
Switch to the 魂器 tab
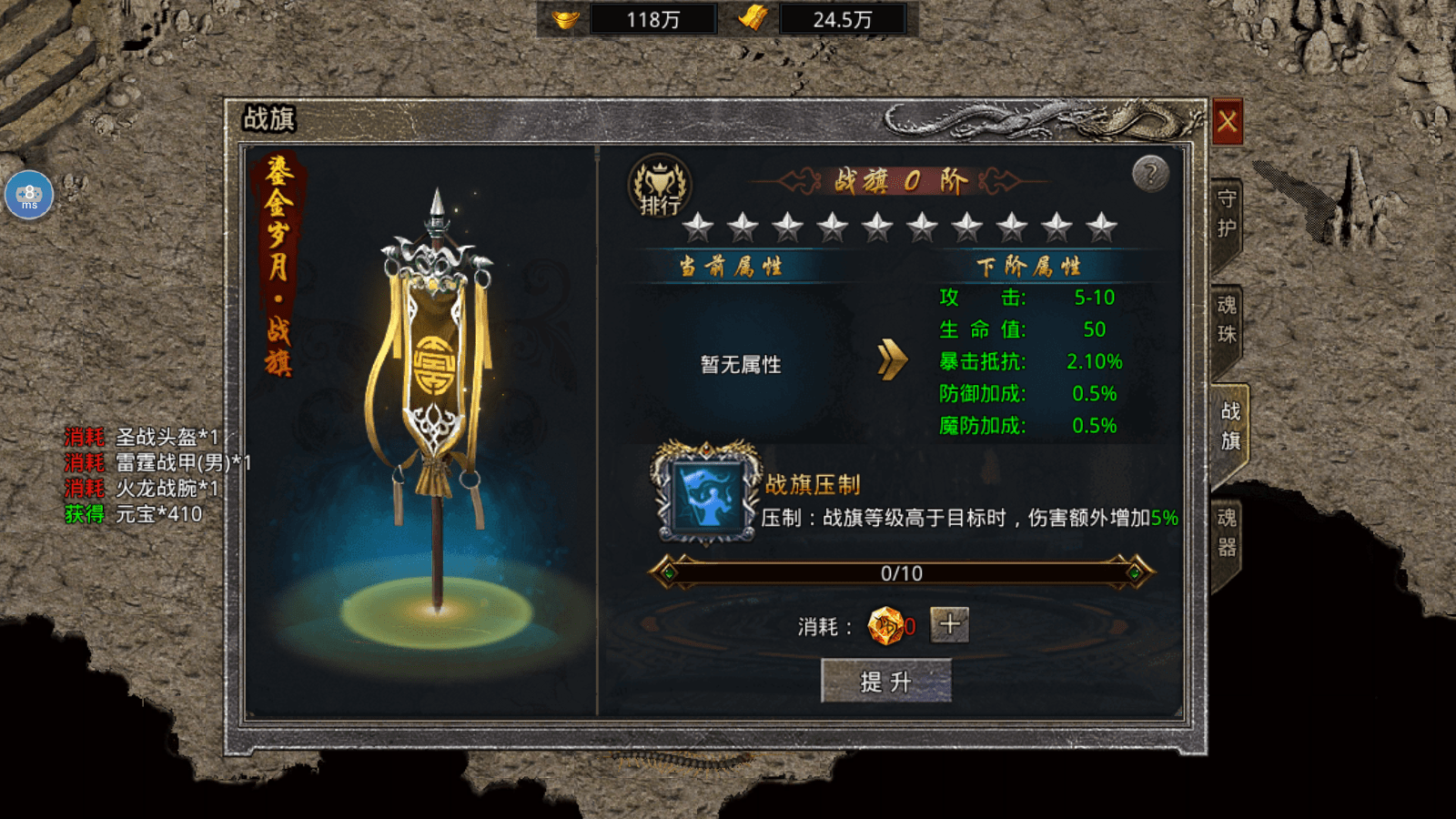(x=1228, y=533)
